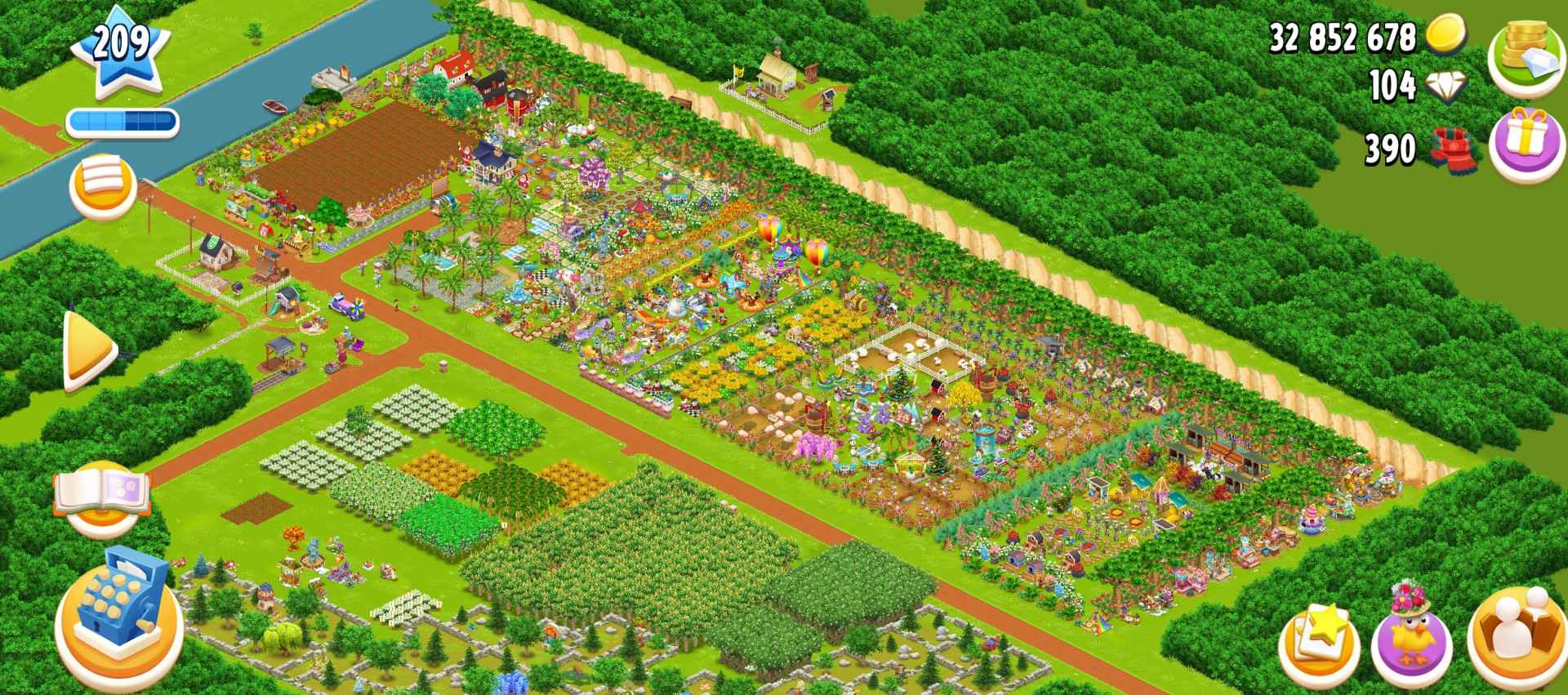1568x695 pixels.
Task: Select the level 209 star badge
Action: tap(121, 49)
